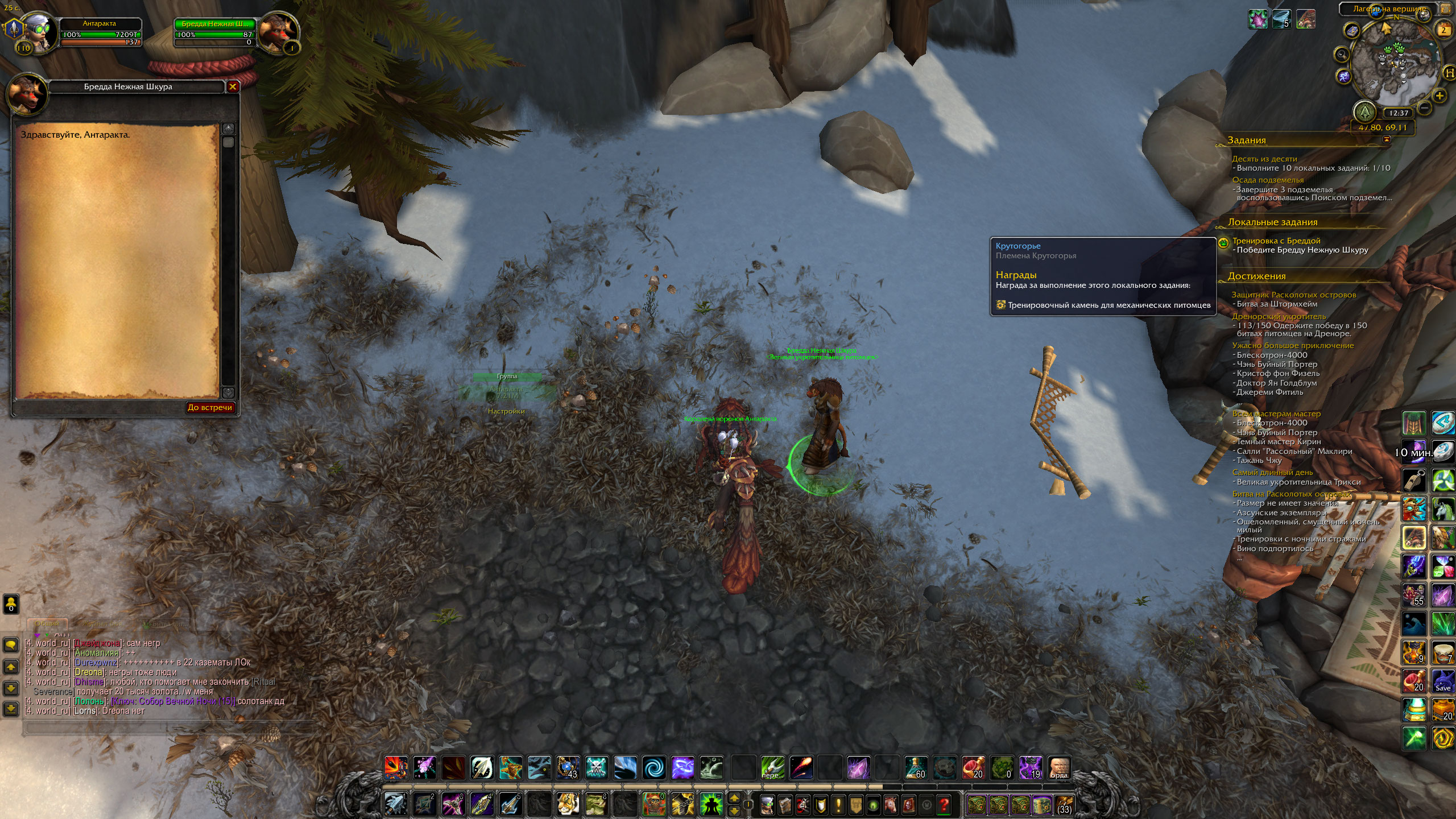Zoom out the minimap with the minus button
This screenshot has height=819, width=1456.
1425,107
